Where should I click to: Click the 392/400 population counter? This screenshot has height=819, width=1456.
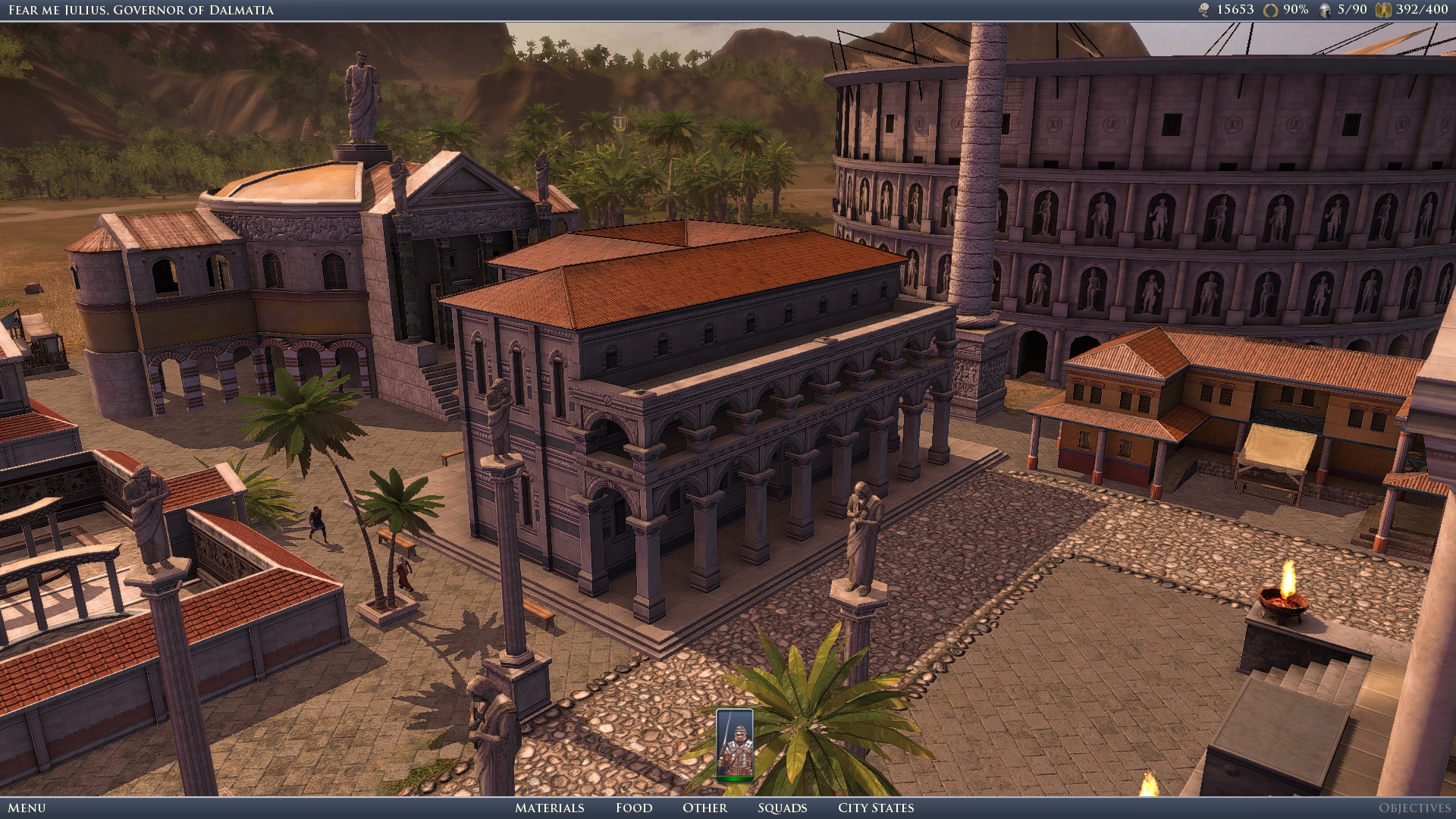click(x=1423, y=11)
